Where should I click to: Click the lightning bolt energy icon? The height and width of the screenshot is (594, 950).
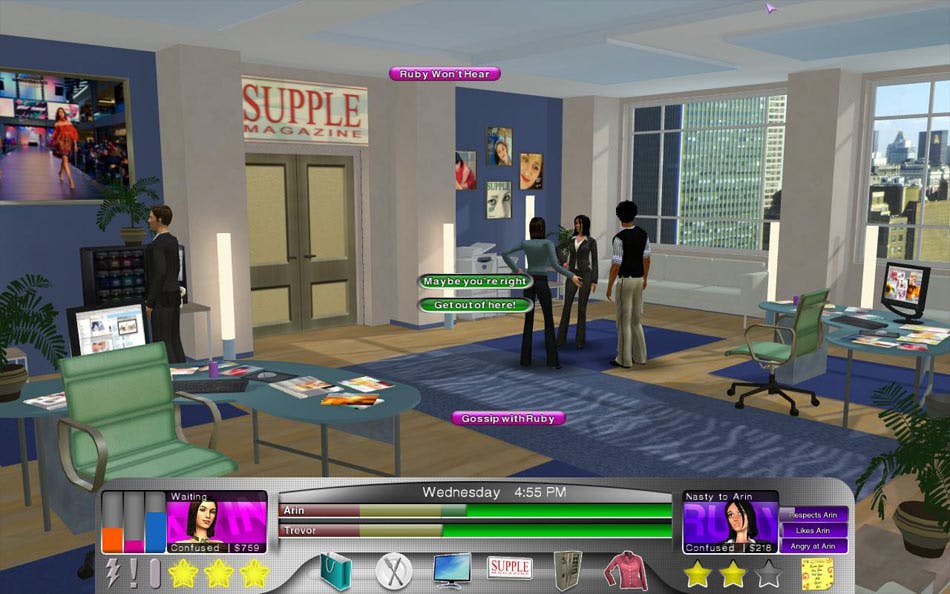coord(113,572)
